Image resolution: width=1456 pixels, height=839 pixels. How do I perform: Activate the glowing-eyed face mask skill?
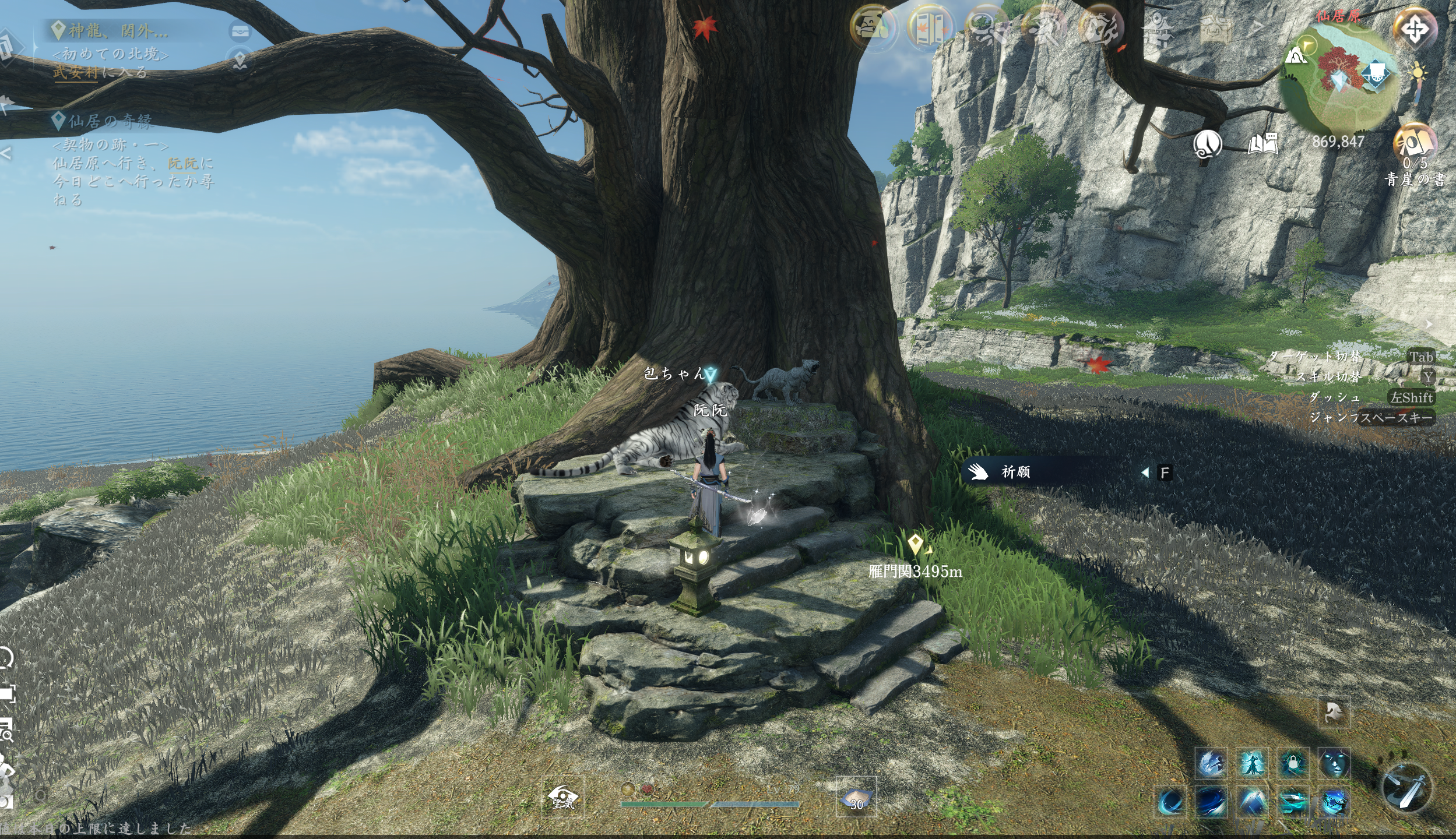1334,763
